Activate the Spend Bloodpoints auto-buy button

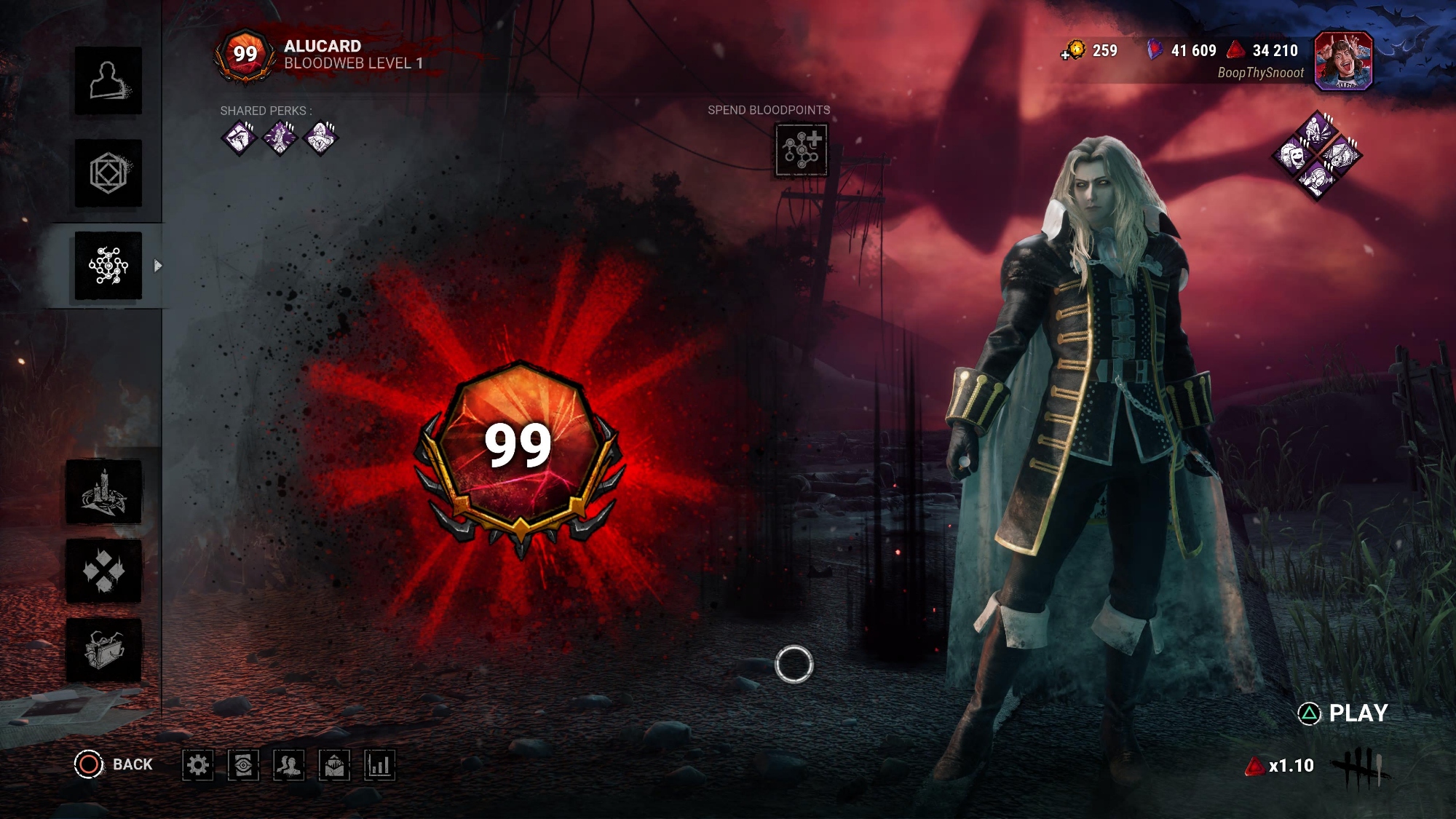click(x=801, y=150)
